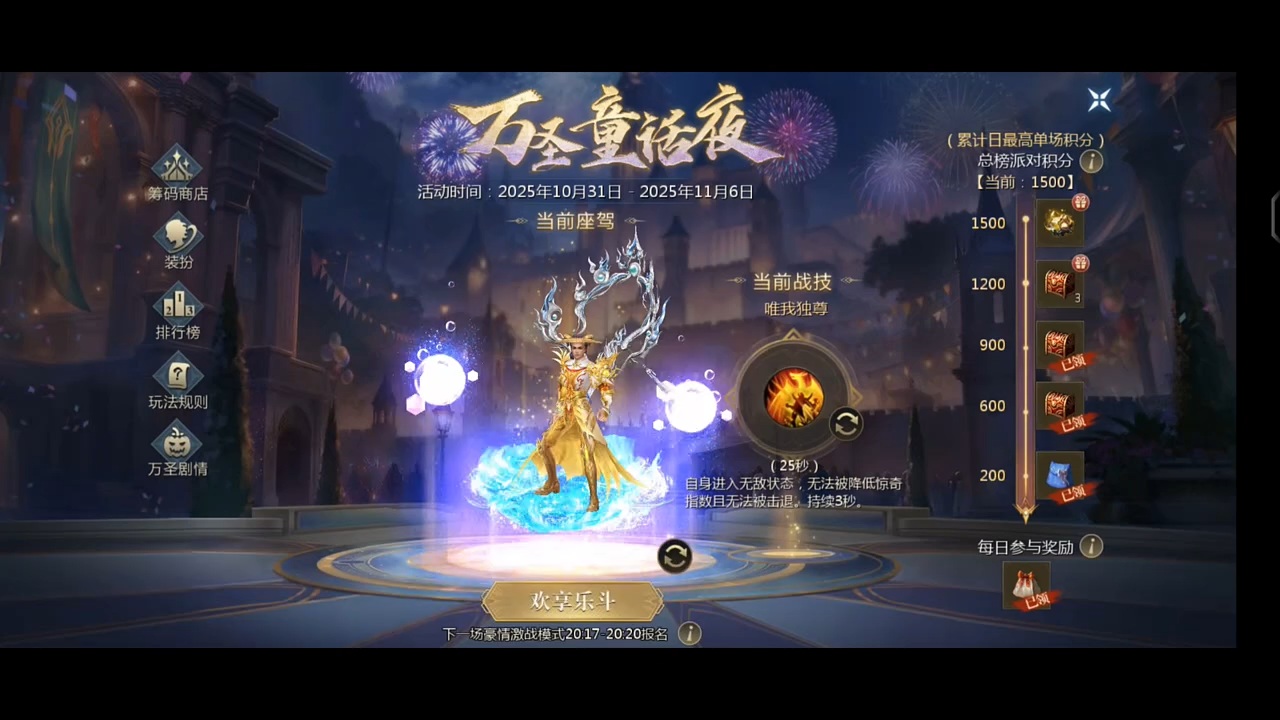Click the 下一场豪情激战模式 signup text
The height and width of the screenshot is (720, 1280).
click(560, 633)
